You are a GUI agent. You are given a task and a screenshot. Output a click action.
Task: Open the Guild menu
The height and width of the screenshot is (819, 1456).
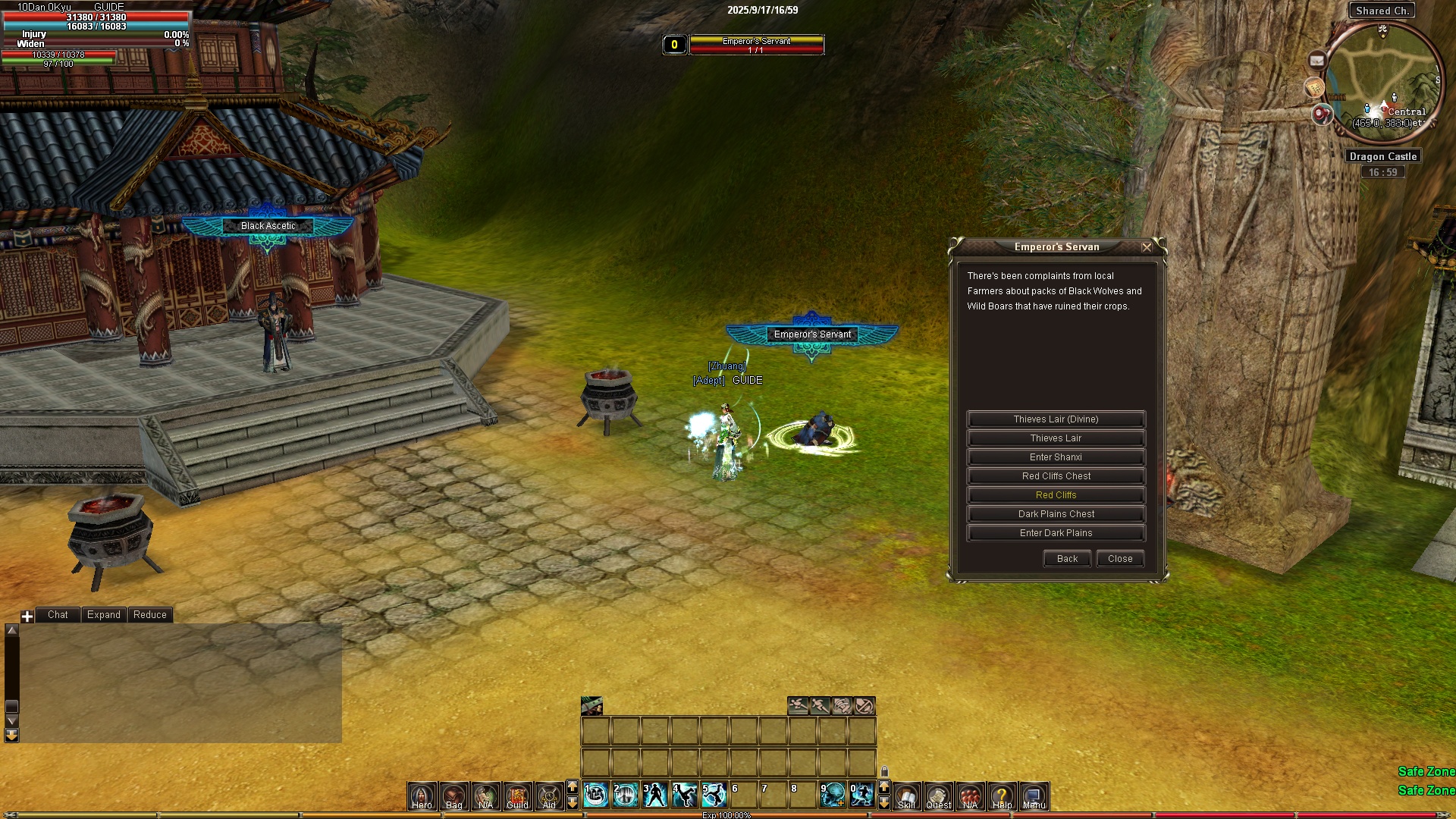click(517, 796)
